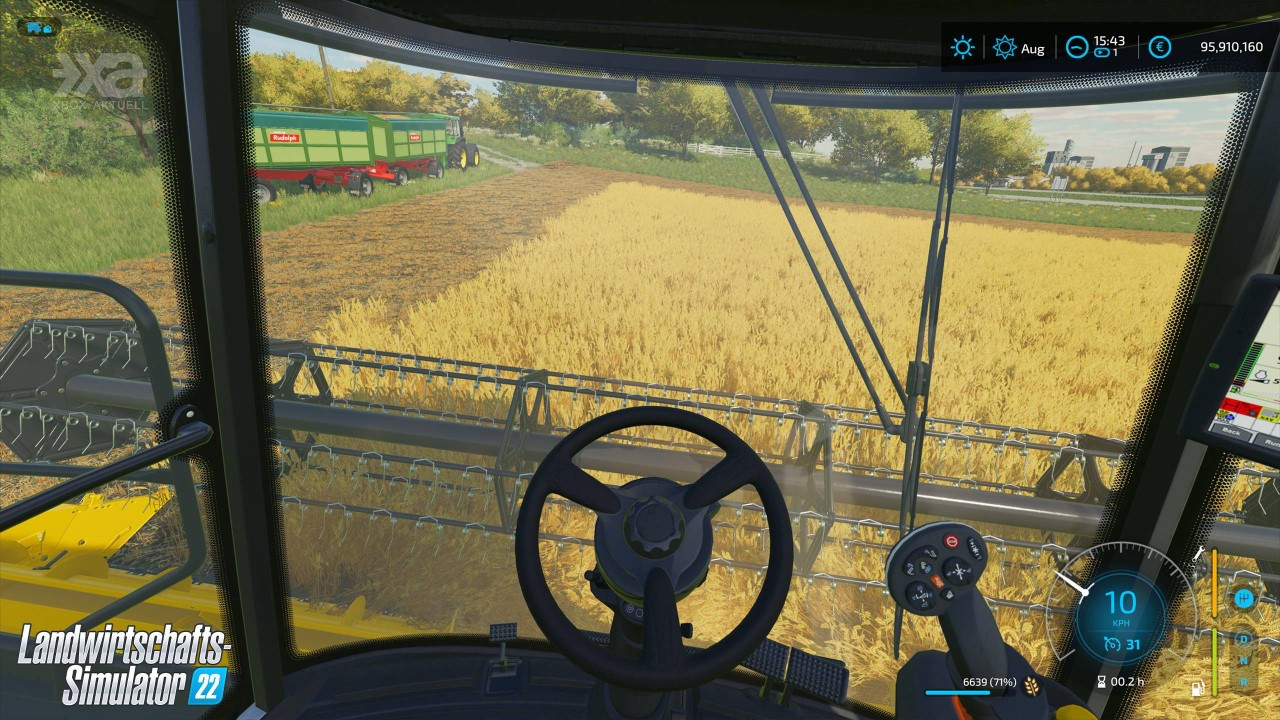Click the blue gear-shift transmission icon
The width and height of the screenshot is (1280, 720).
tap(1244, 598)
